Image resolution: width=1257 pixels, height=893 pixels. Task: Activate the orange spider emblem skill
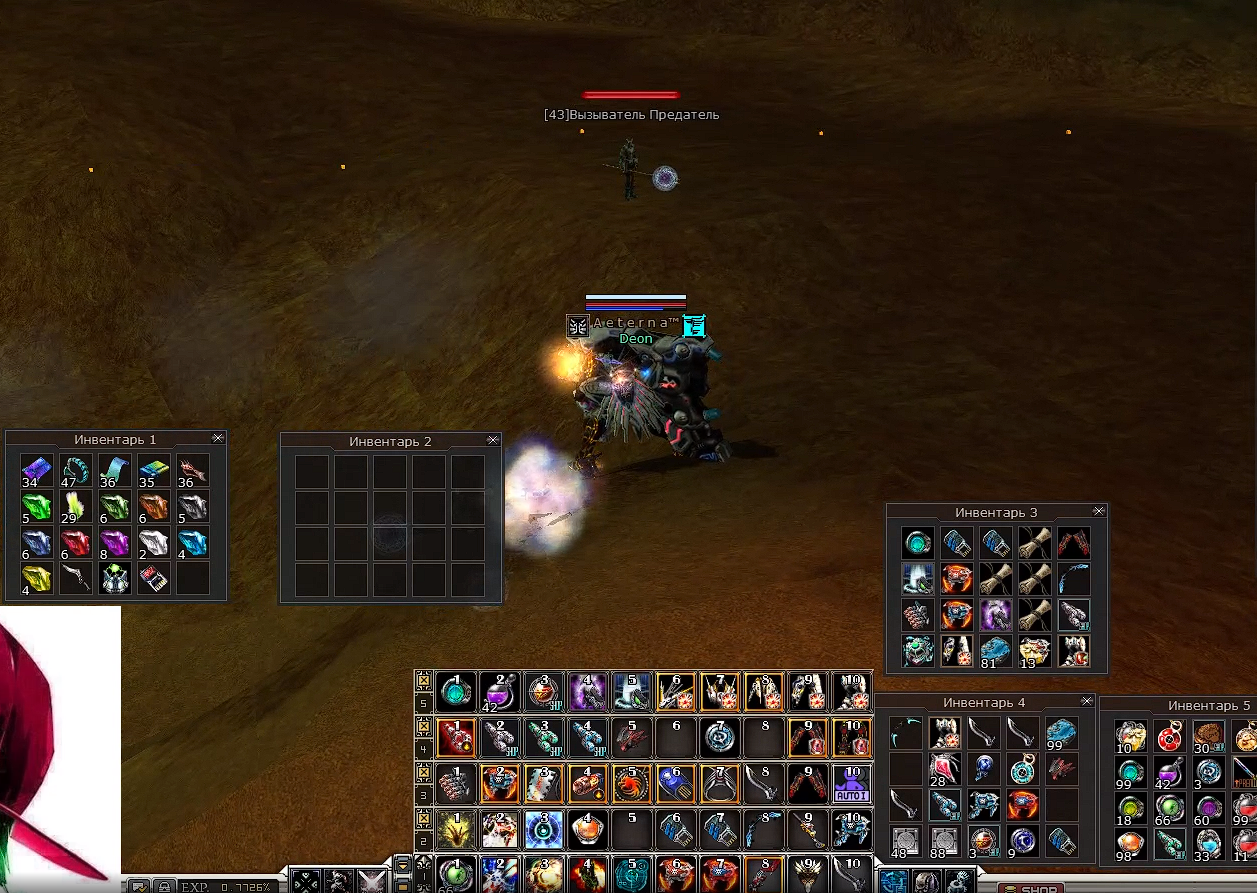(631, 783)
